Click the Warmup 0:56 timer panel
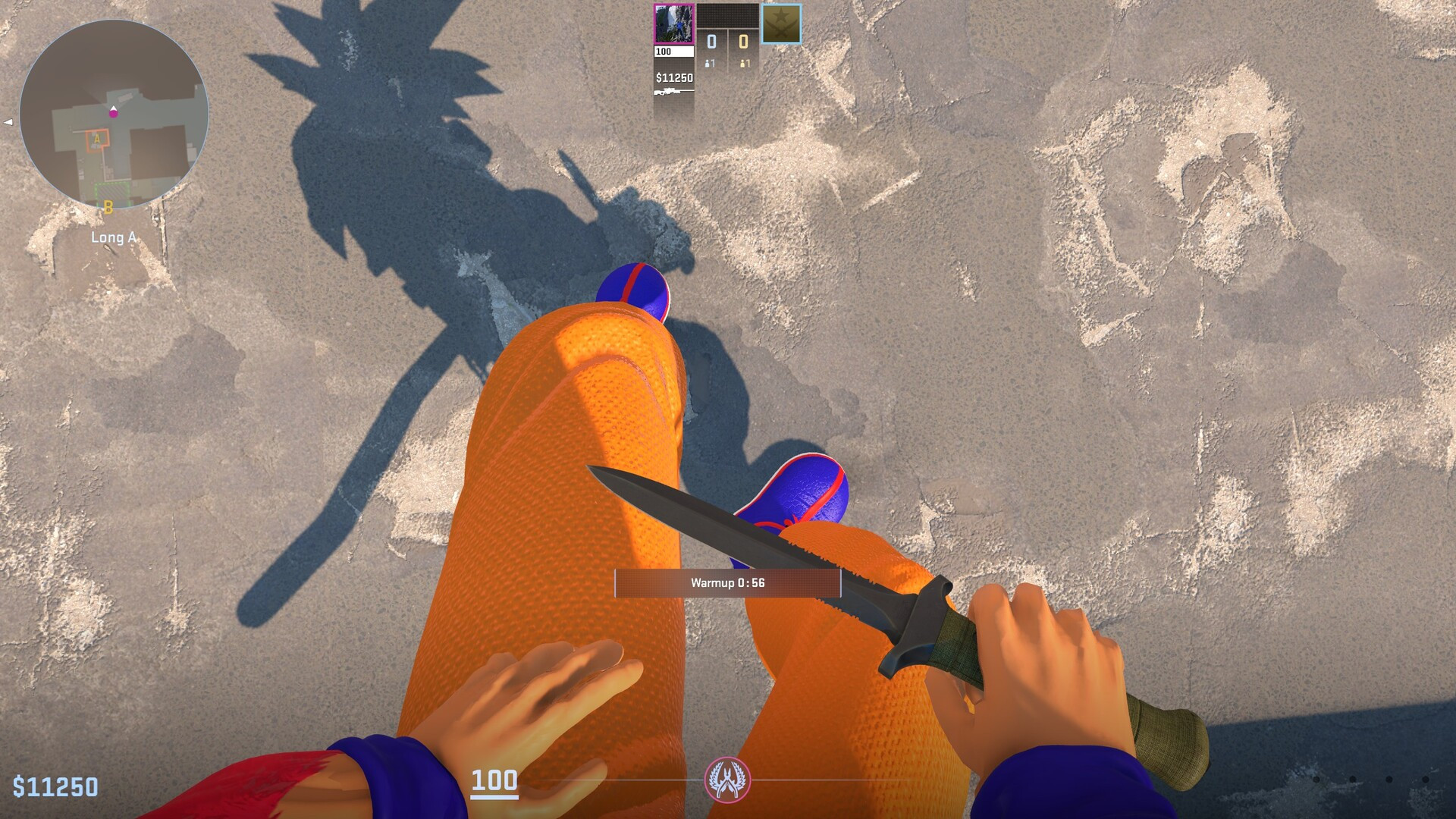This screenshot has height=819, width=1456. point(728,584)
